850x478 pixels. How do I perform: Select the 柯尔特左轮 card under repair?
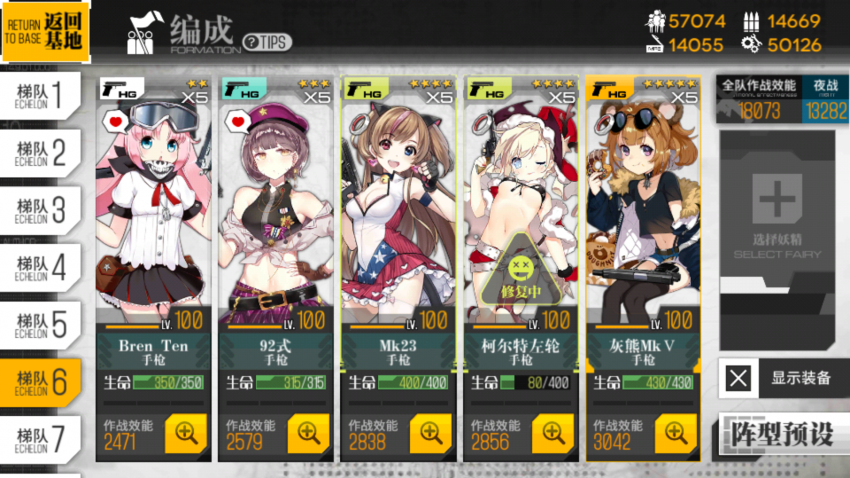520,220
